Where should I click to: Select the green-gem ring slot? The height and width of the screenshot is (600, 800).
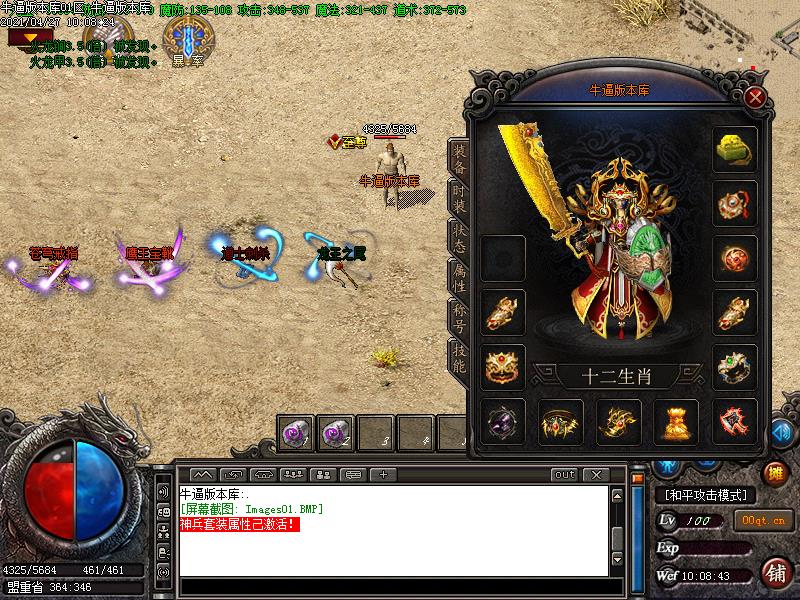click(735, 366)
